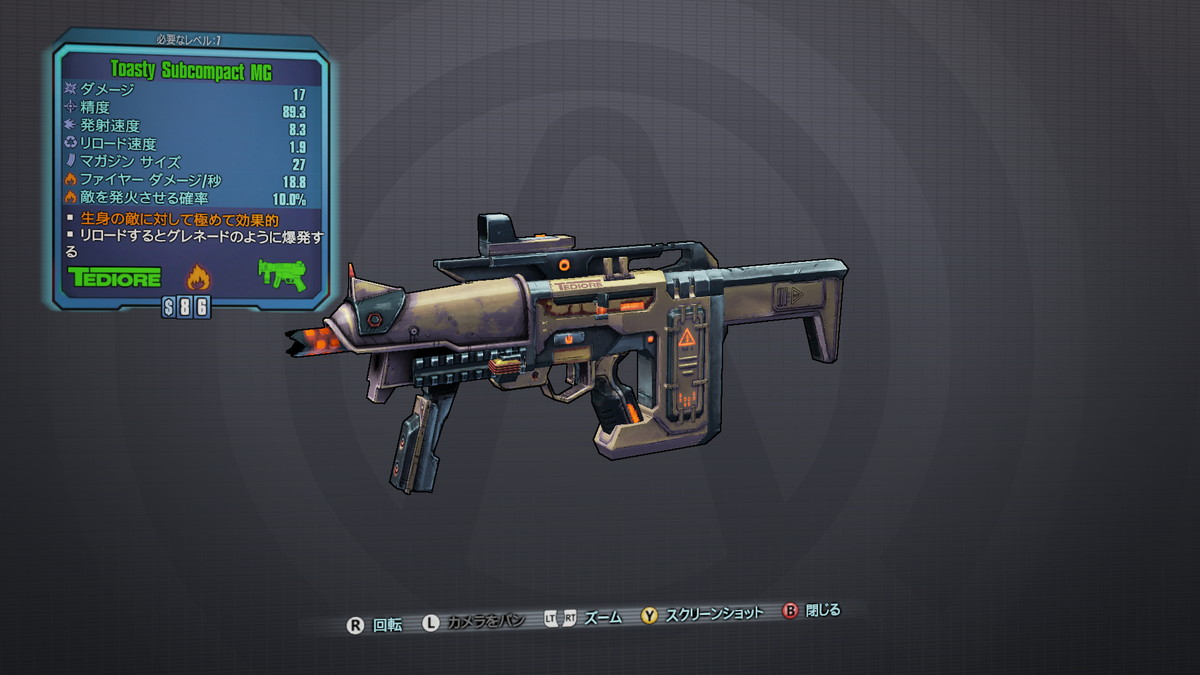Select the Toasty Subcompact MG item card title
The height and width of the screenshot is (675, 1200).
191,70
